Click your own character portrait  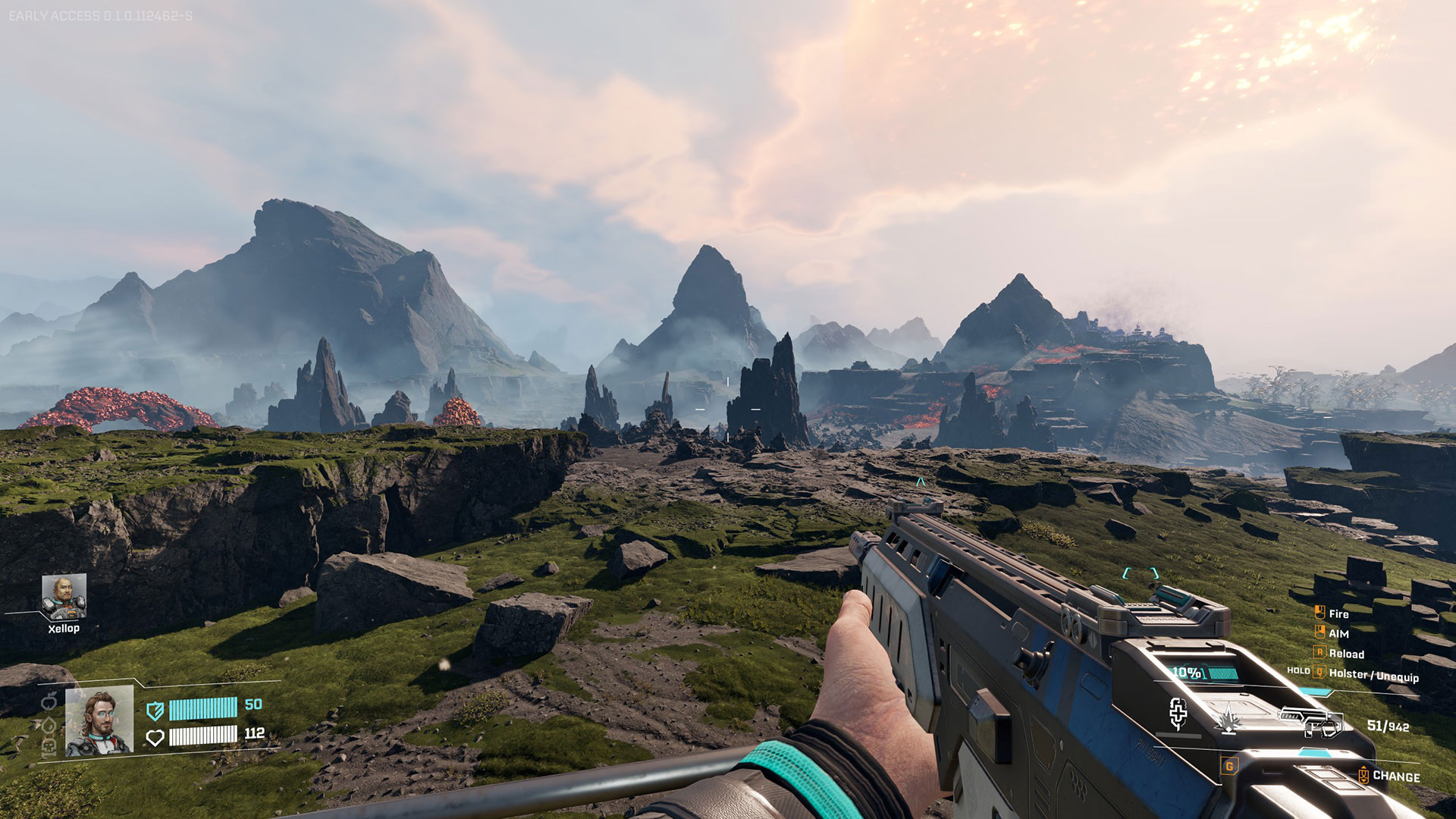99,722
